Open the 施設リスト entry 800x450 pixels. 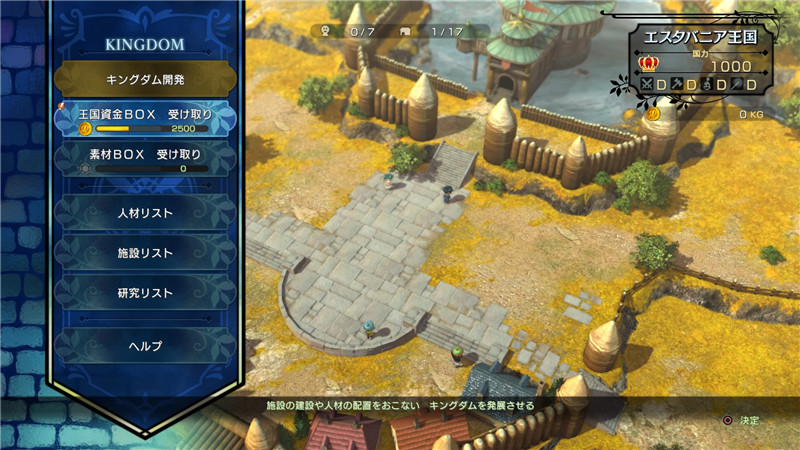click(145, 253)
